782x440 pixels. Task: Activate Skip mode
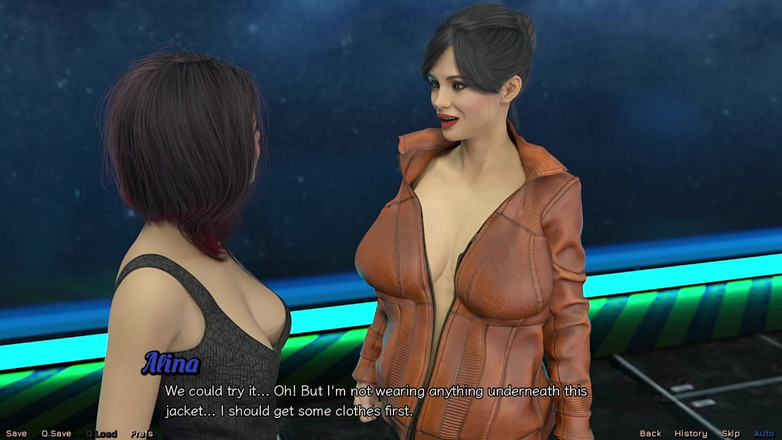[x=730, y=434]
